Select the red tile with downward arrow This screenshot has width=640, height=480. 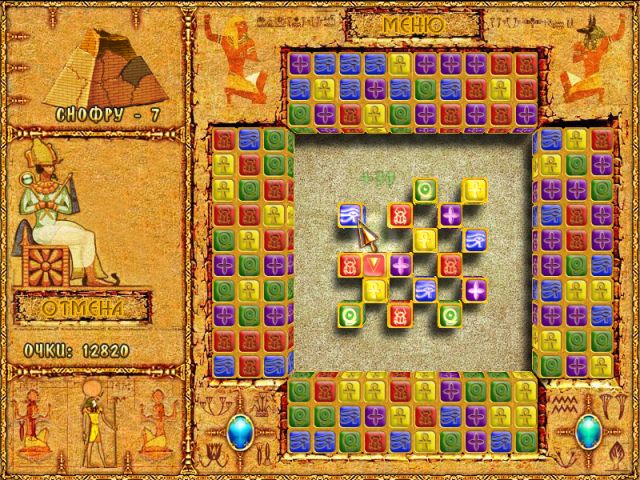[374, 264]
